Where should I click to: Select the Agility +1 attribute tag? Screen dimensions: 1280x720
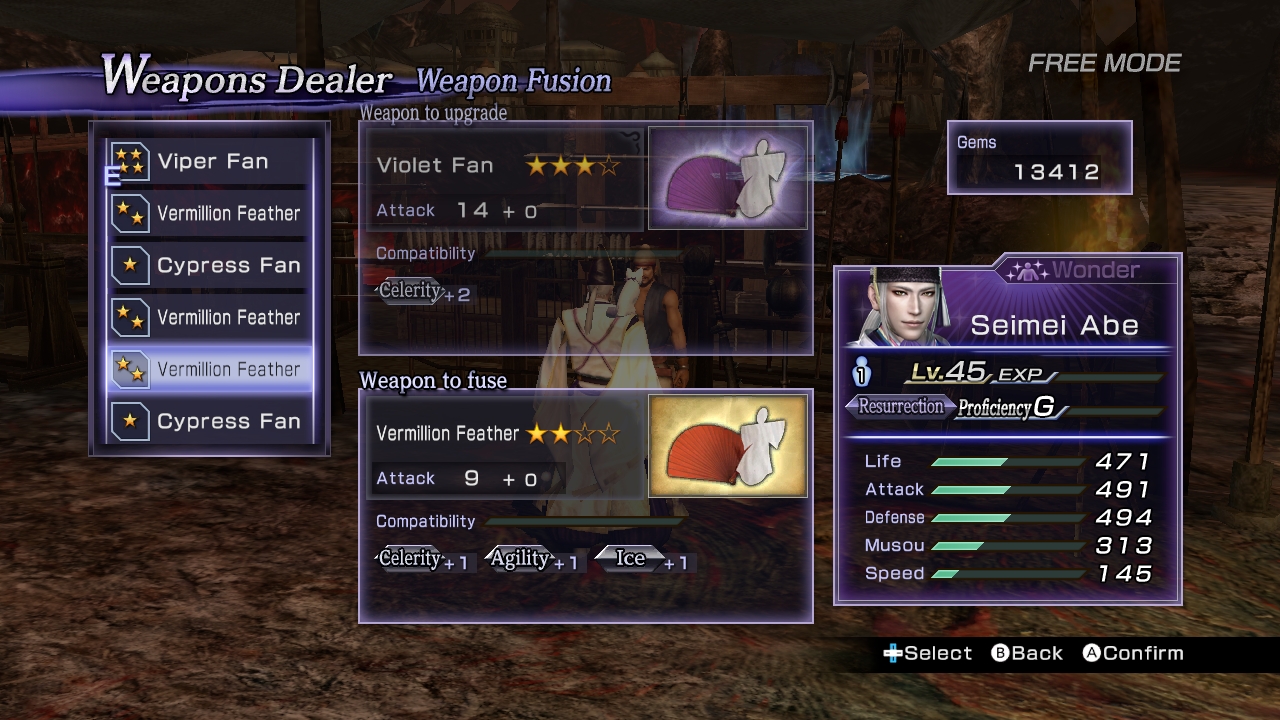[x=531, y=559]
